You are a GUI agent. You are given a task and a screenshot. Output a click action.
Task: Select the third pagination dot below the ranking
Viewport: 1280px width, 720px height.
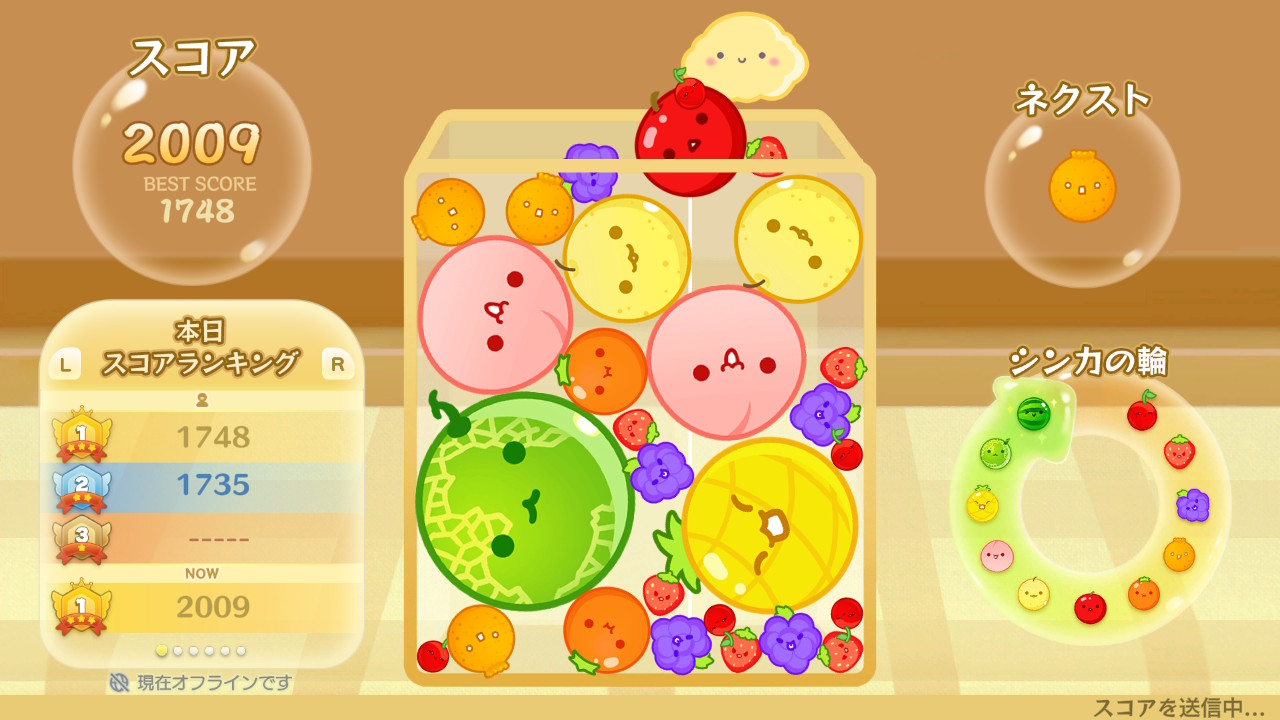pyautogui.click(x=194, y=649)
